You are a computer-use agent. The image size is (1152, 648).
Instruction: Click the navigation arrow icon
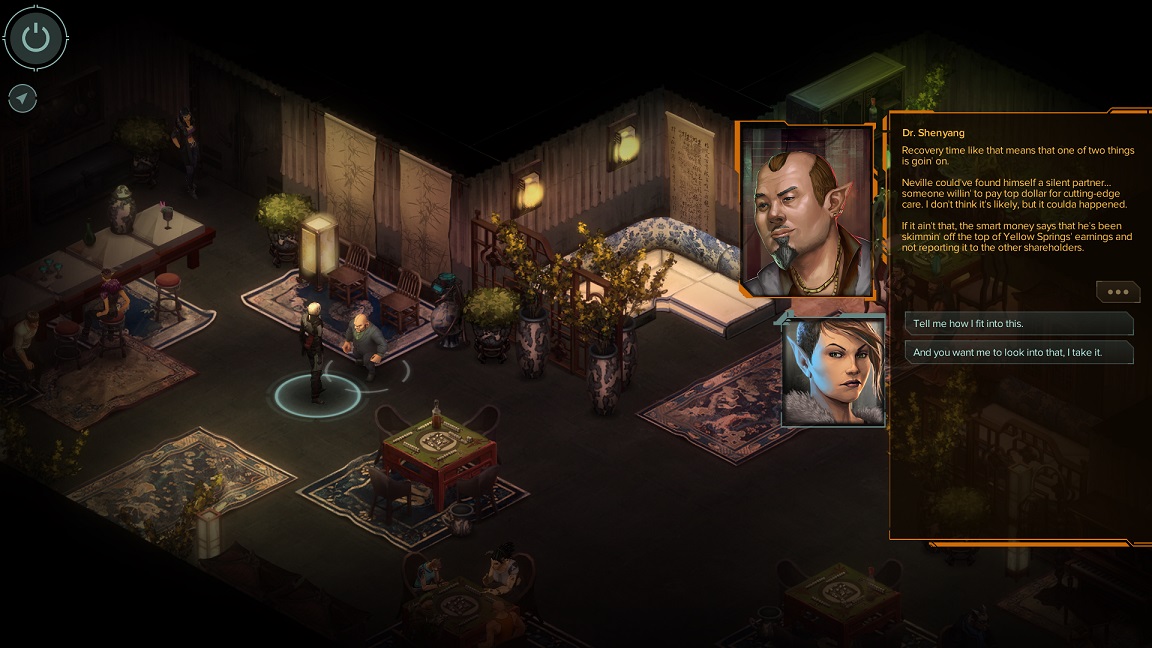pos(22,98)
